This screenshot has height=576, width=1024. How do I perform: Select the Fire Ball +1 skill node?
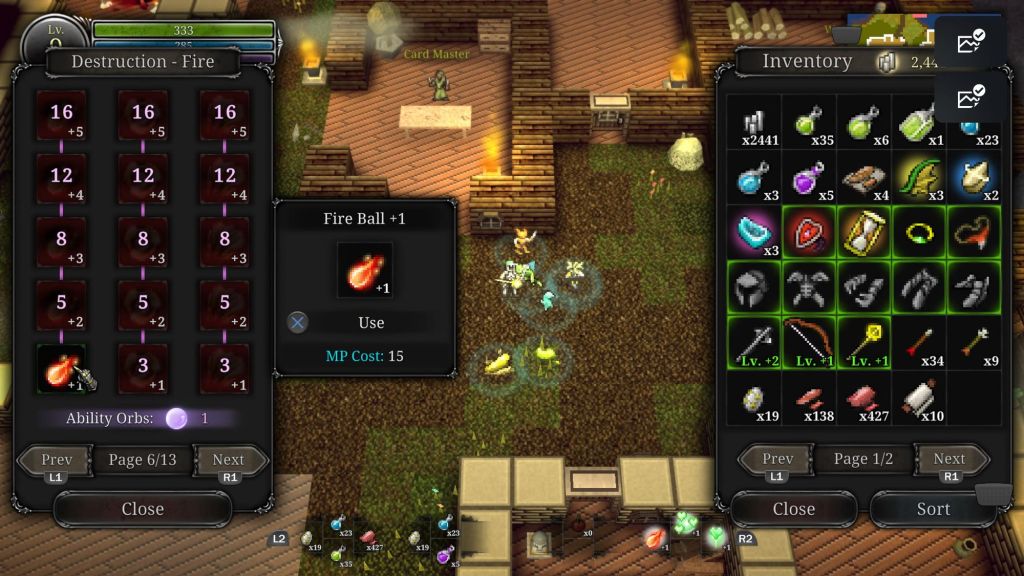[62, 368]
